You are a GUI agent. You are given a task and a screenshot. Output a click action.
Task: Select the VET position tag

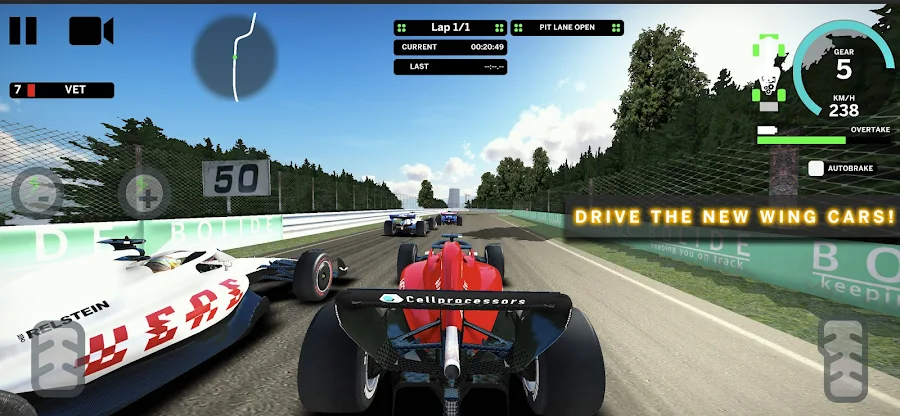click(62, 90)
